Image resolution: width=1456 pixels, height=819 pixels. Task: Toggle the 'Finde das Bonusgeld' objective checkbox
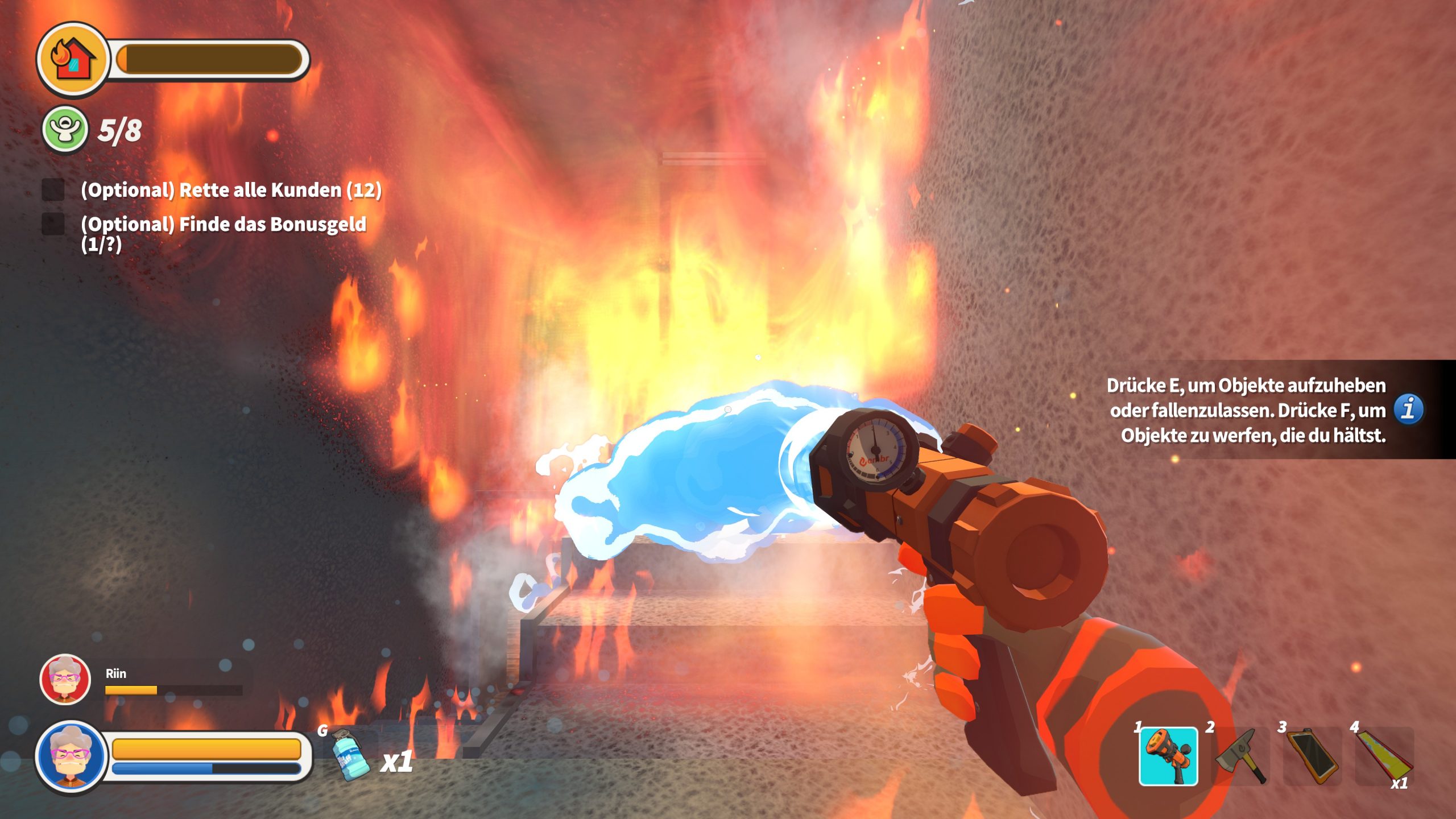53,224
